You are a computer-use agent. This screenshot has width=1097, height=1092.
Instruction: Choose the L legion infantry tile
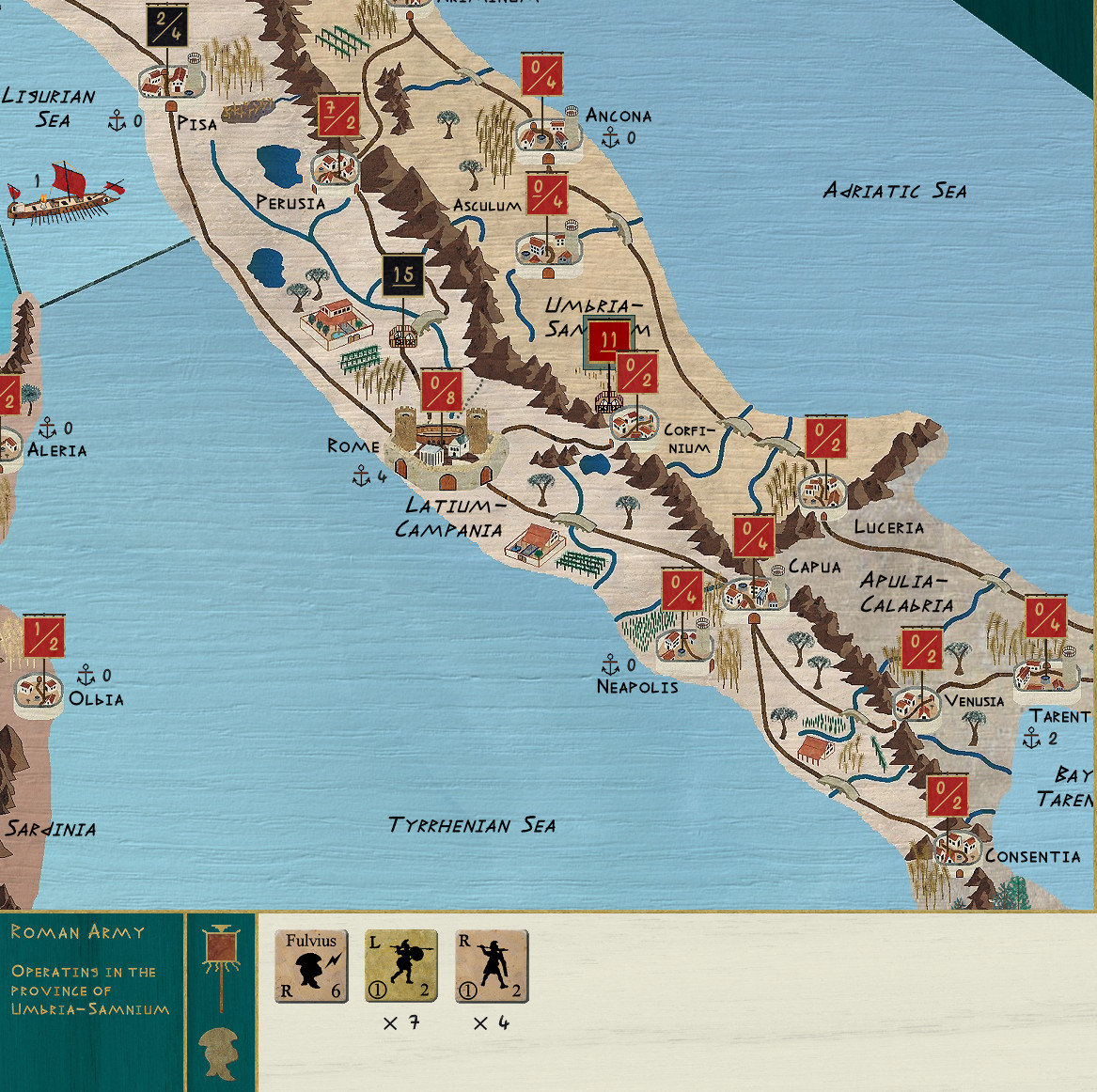[401, 966]
